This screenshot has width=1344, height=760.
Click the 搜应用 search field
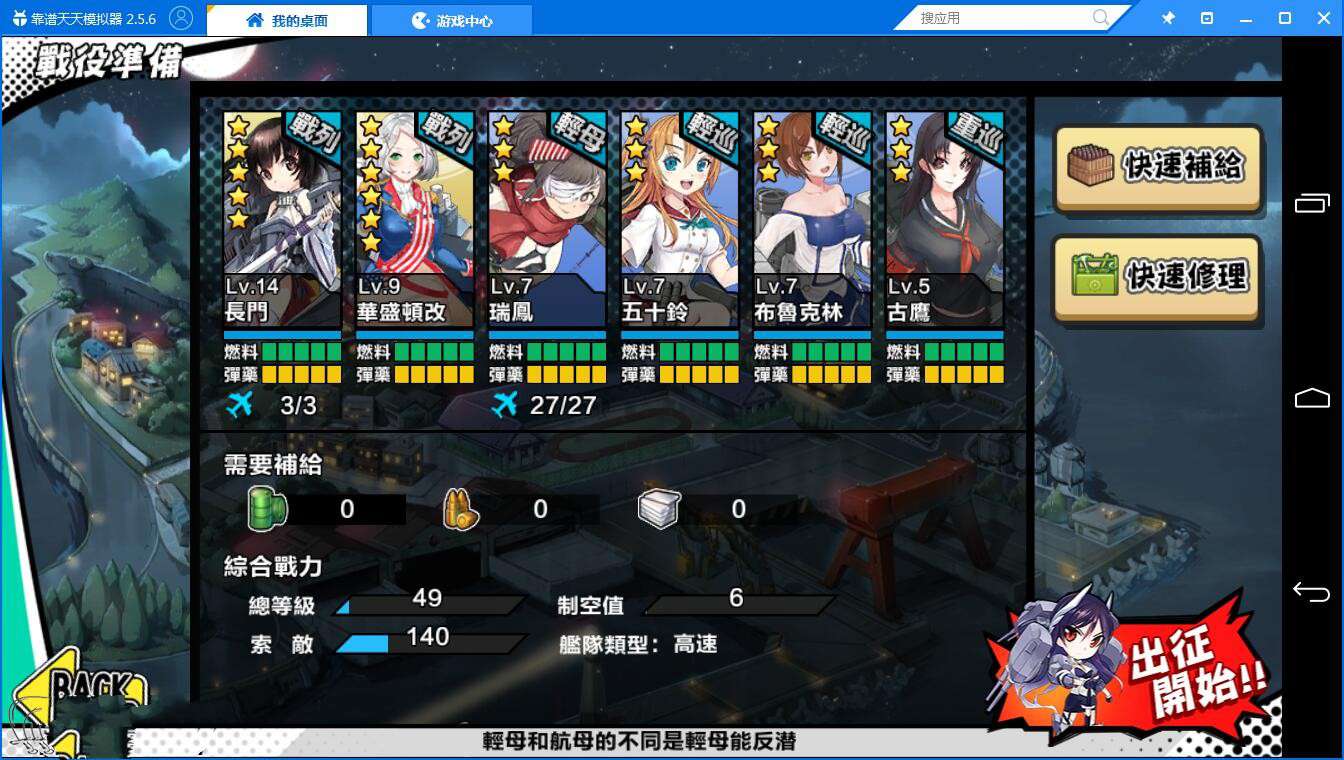(x=1000, y=17)
